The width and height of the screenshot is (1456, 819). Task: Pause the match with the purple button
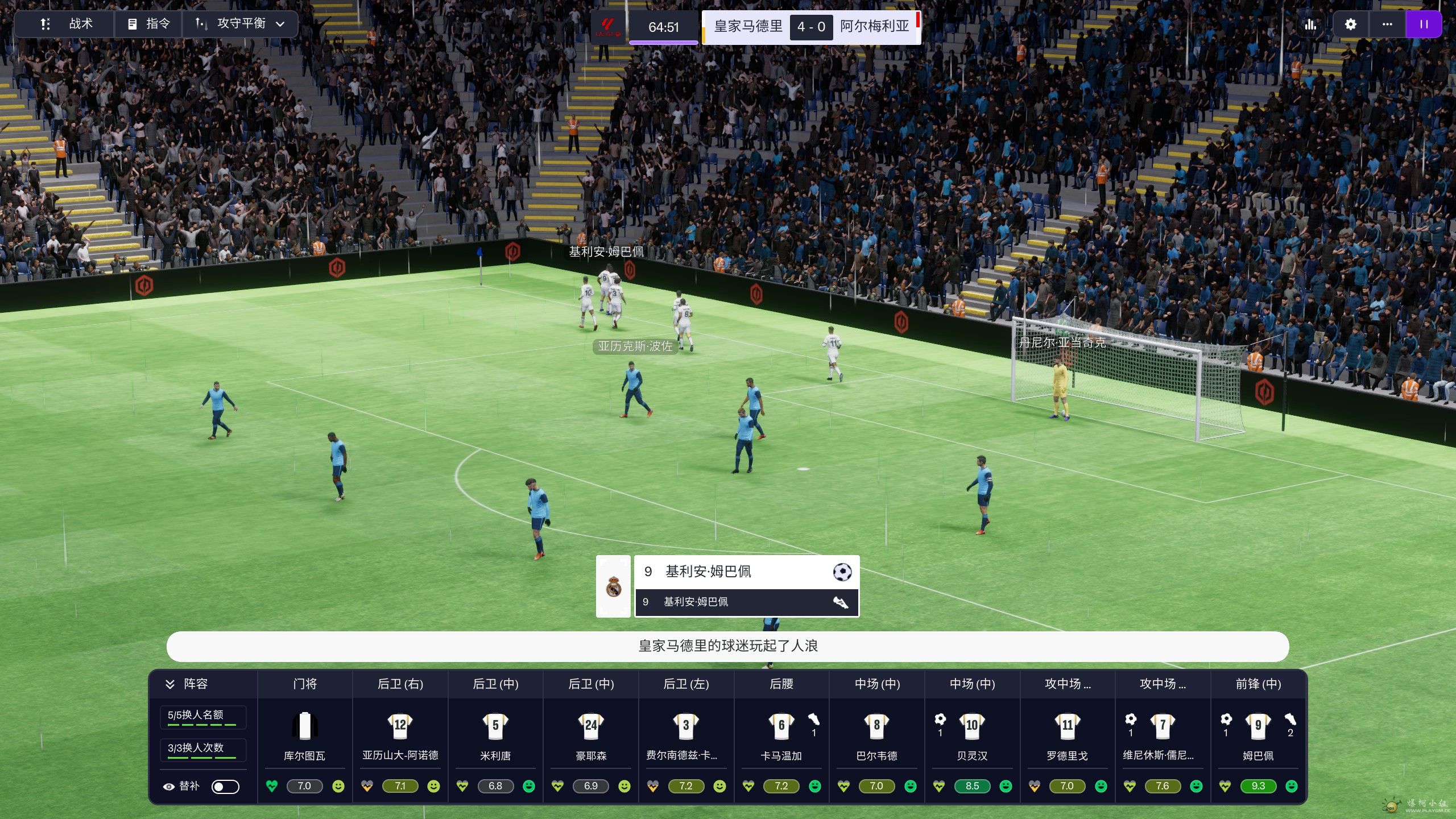[1423, 24]
